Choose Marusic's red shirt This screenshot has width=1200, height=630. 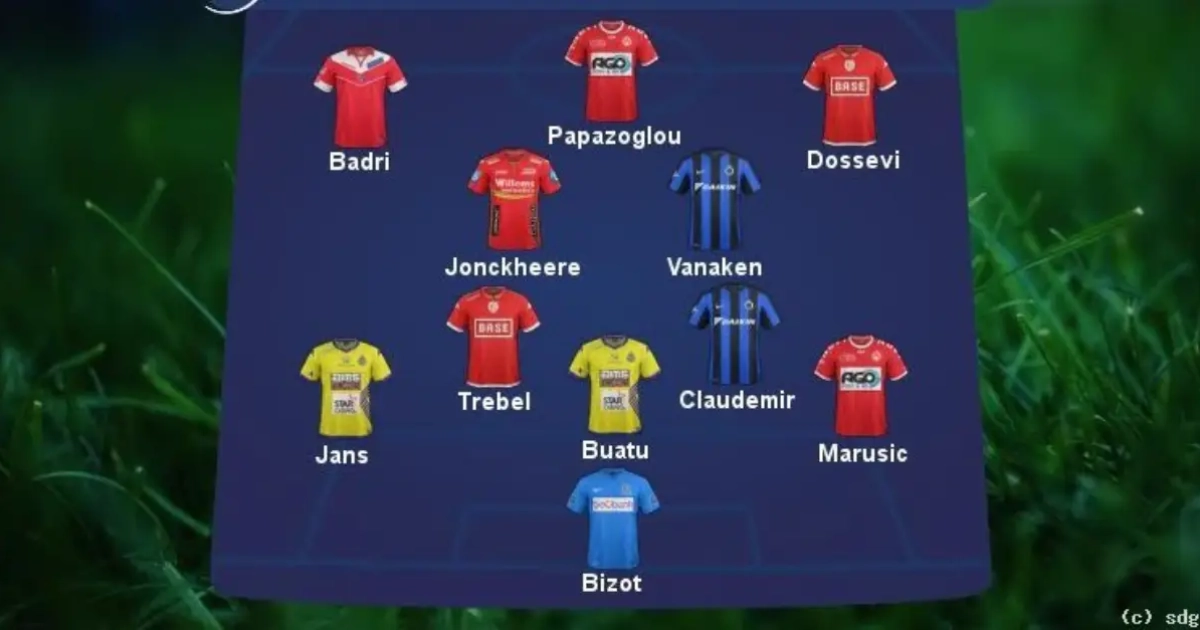pyautogui.click(x=860, y=386)
